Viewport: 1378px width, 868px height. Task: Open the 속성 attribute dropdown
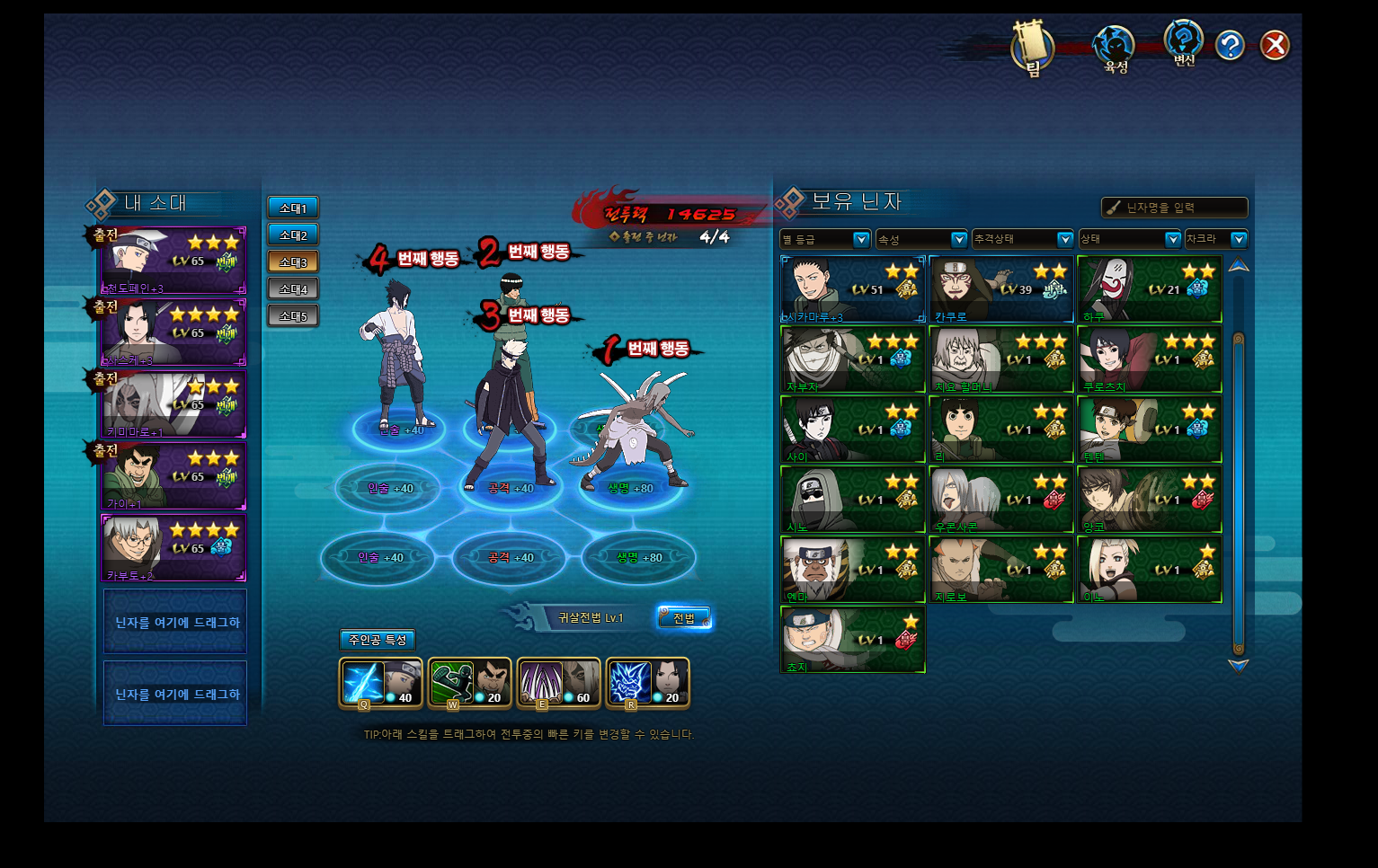pos(921,239)
